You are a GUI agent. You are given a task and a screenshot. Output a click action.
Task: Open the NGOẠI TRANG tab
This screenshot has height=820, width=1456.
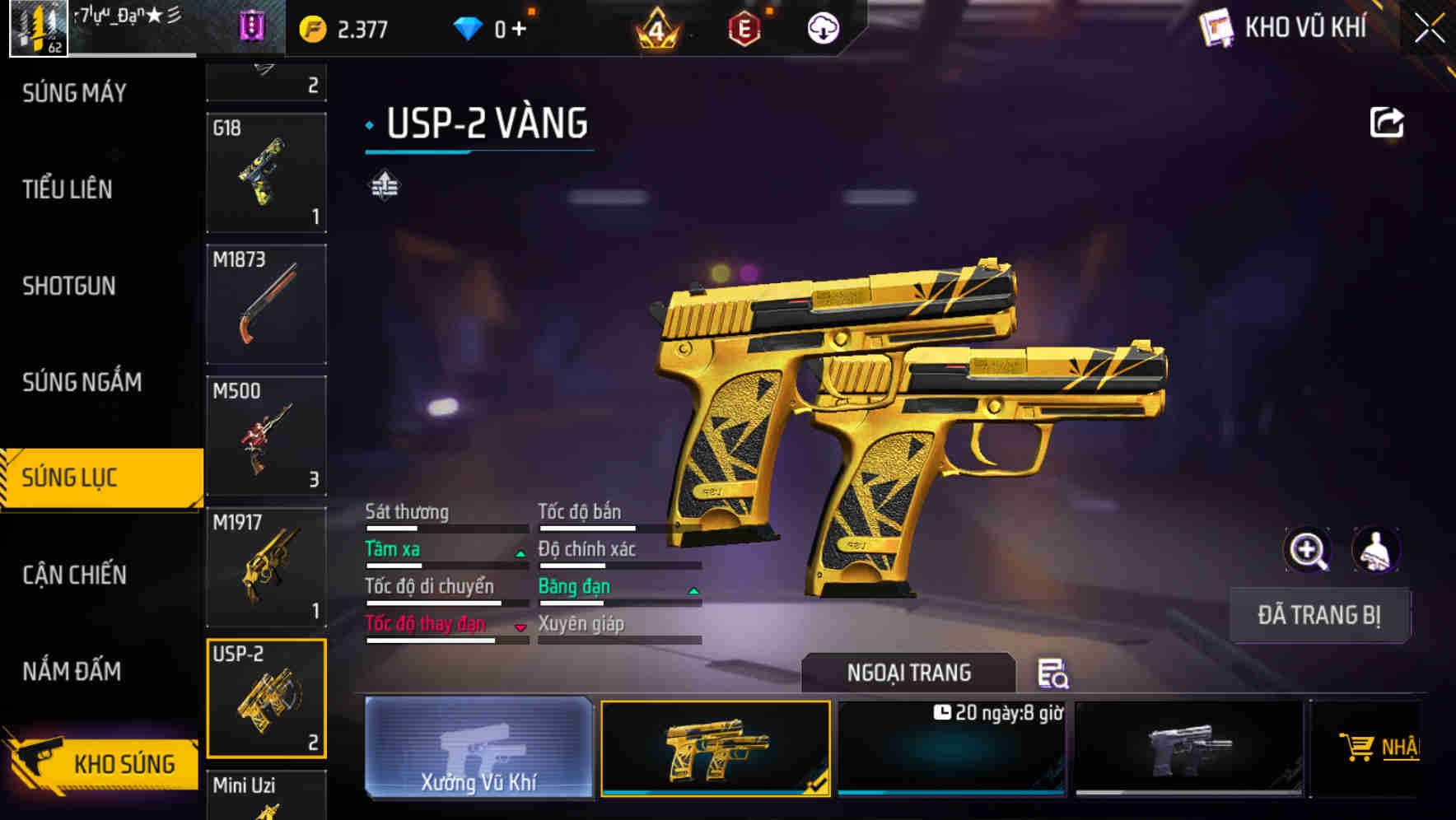click(x=908, y=673)
